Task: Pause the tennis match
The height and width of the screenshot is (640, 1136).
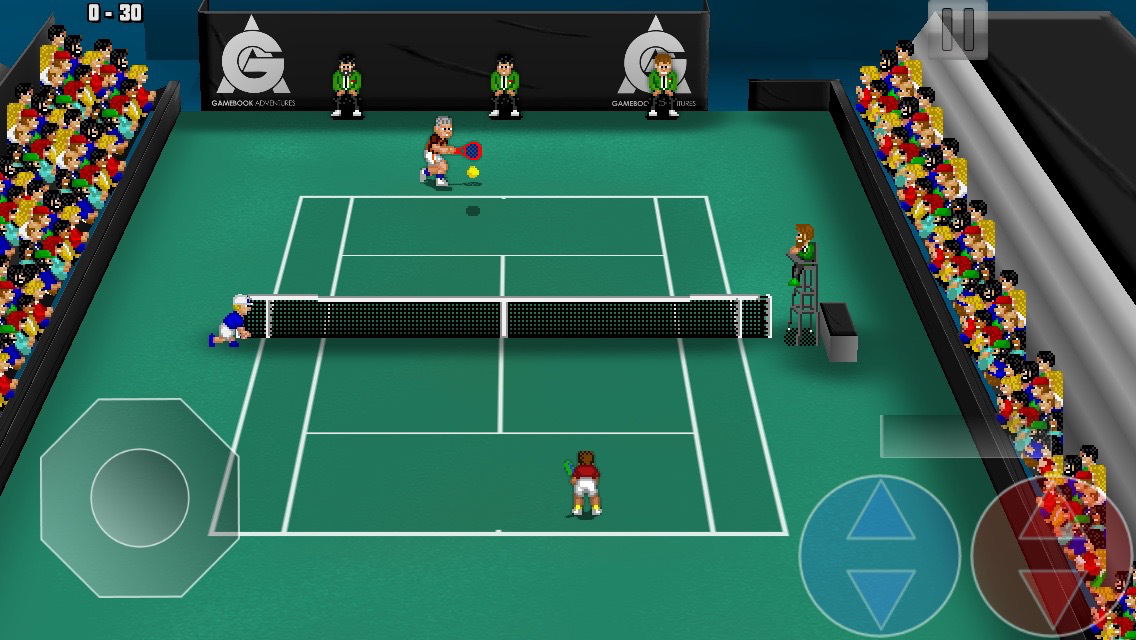Action: point(957,30)
